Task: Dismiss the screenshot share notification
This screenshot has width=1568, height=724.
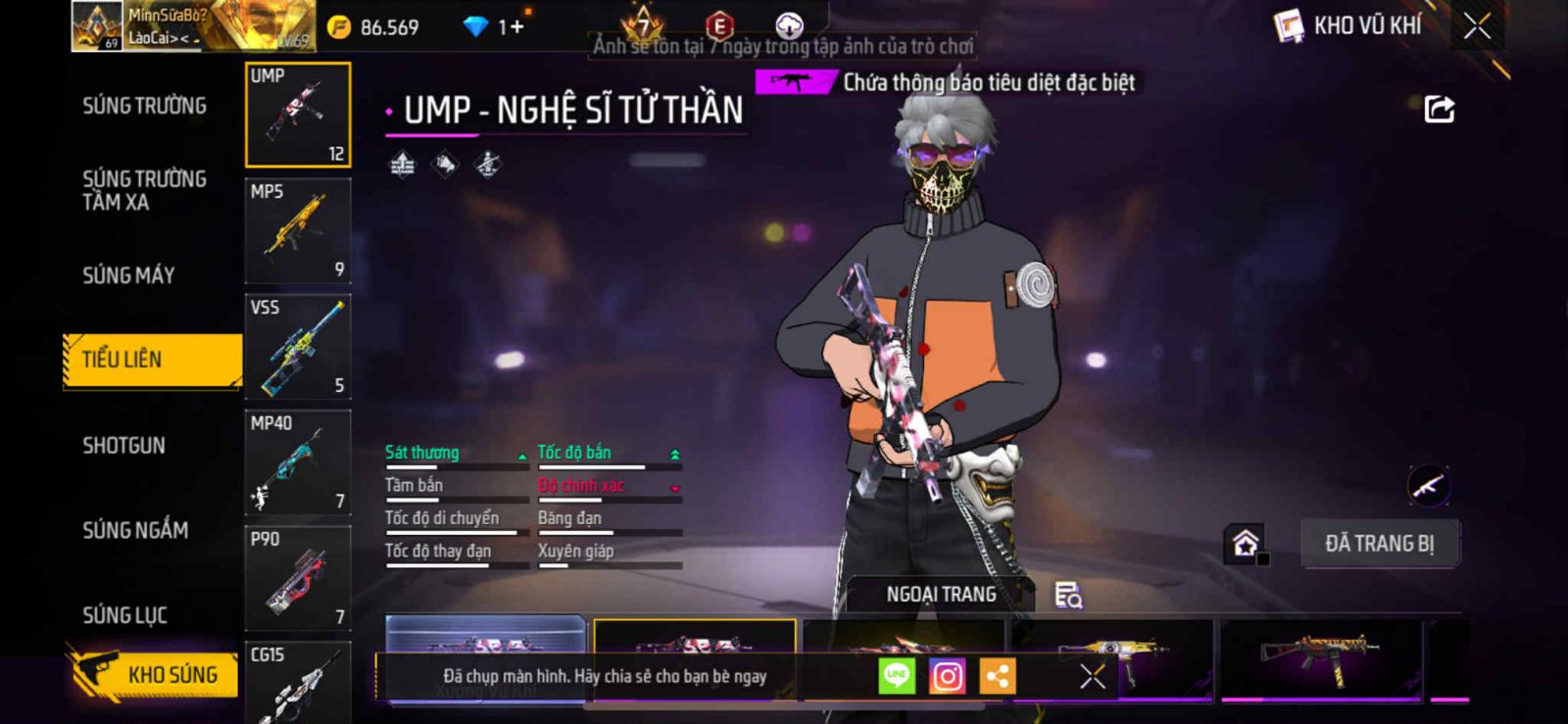Action: point(1092,676)
